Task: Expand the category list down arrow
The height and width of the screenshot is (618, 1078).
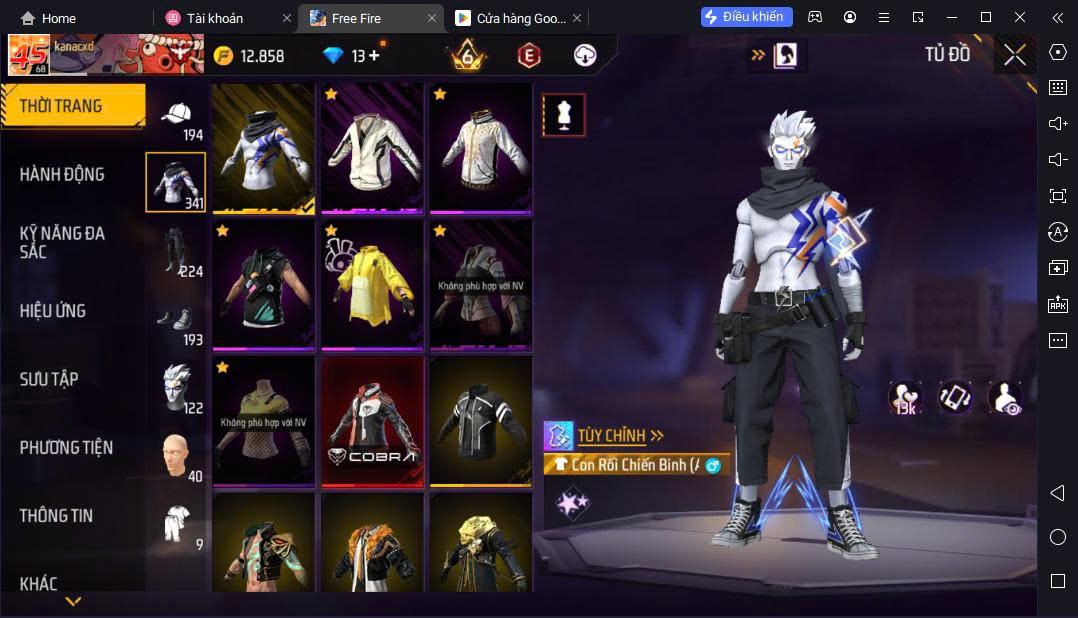Action: tap(73, 601)
